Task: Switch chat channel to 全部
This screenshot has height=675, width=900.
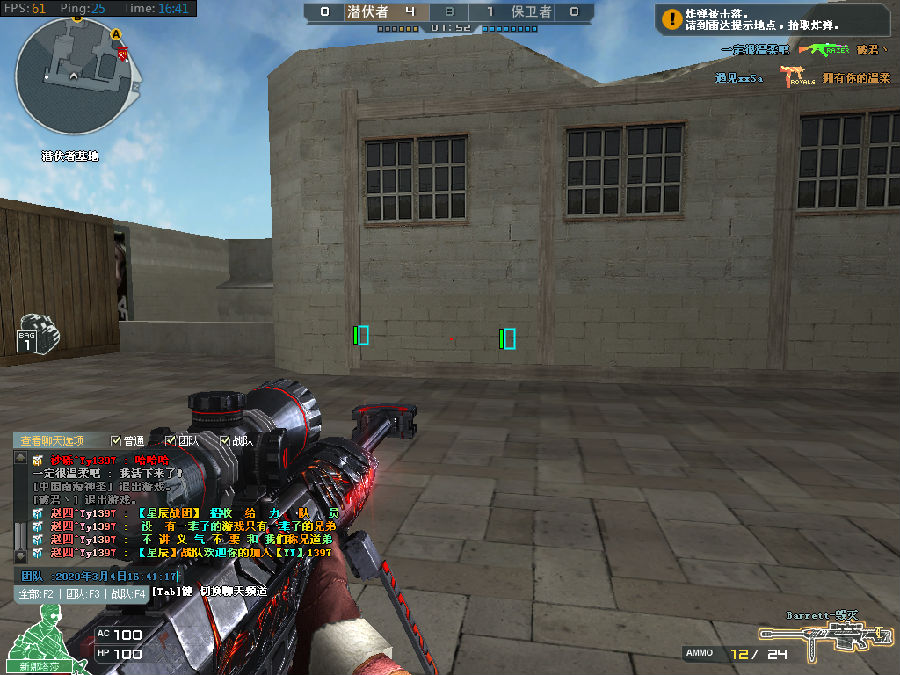Action: click(x=35, y=593)
